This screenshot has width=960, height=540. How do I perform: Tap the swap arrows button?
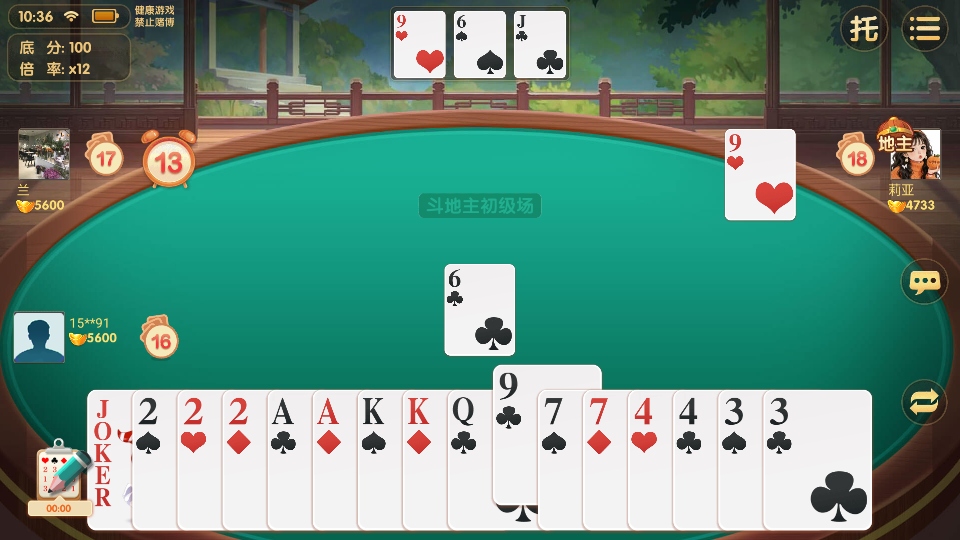point(924,402)
